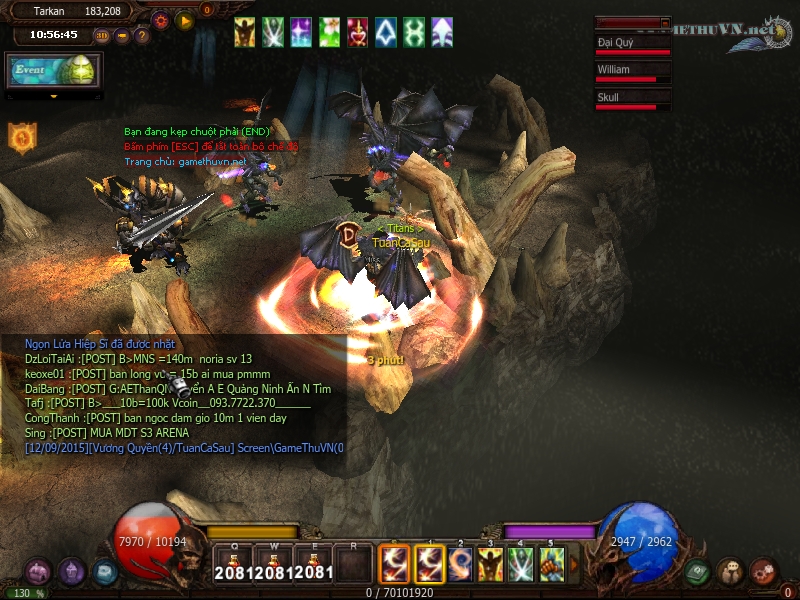This screenshot has width=800, height=600.
Task: Open the green quest book button
Action: tap(698, 572)
